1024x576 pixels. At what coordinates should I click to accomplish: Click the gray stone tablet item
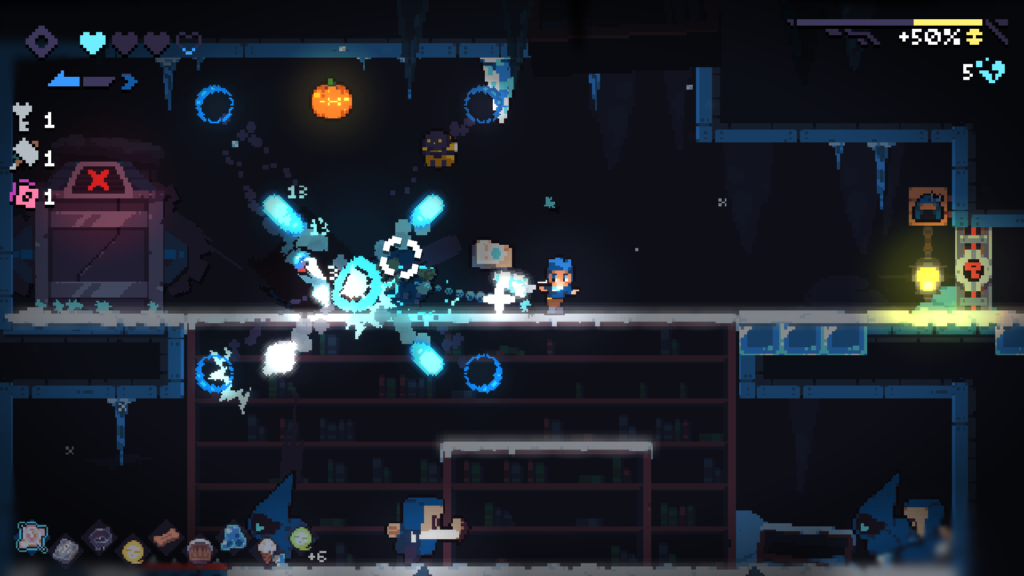[x=66, y=548]
